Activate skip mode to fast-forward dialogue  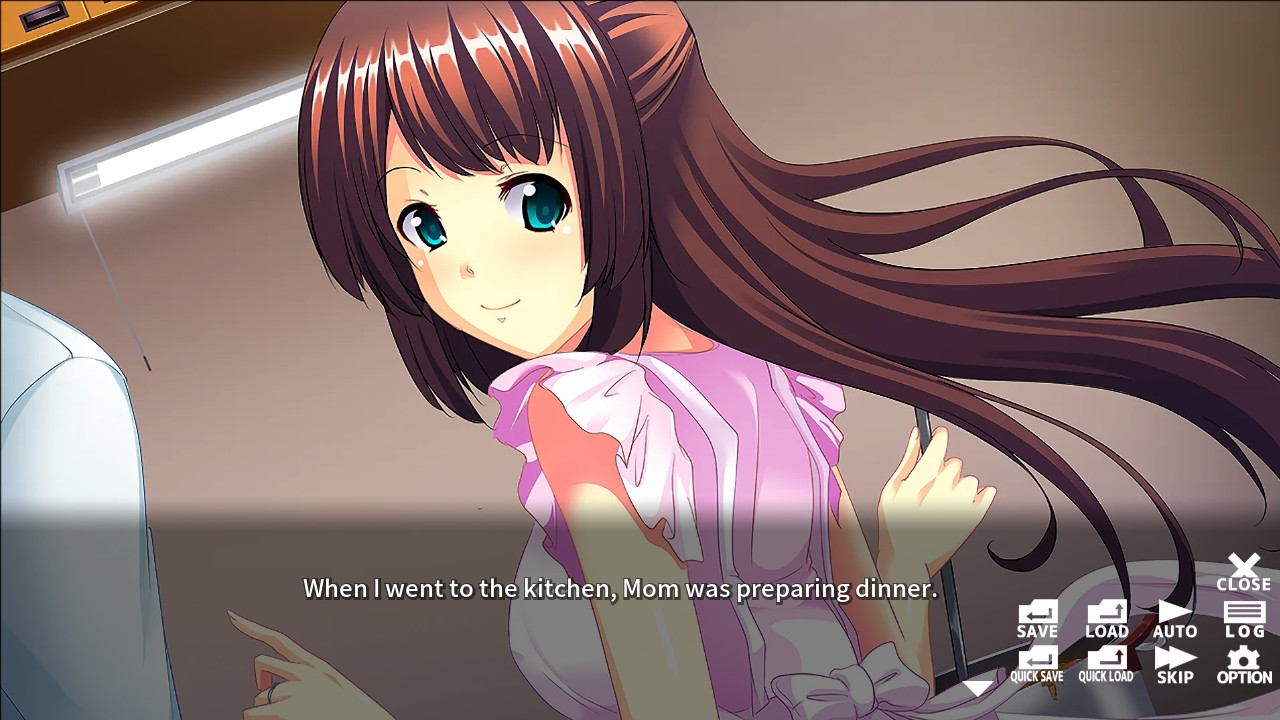(x=1175, y=663)
